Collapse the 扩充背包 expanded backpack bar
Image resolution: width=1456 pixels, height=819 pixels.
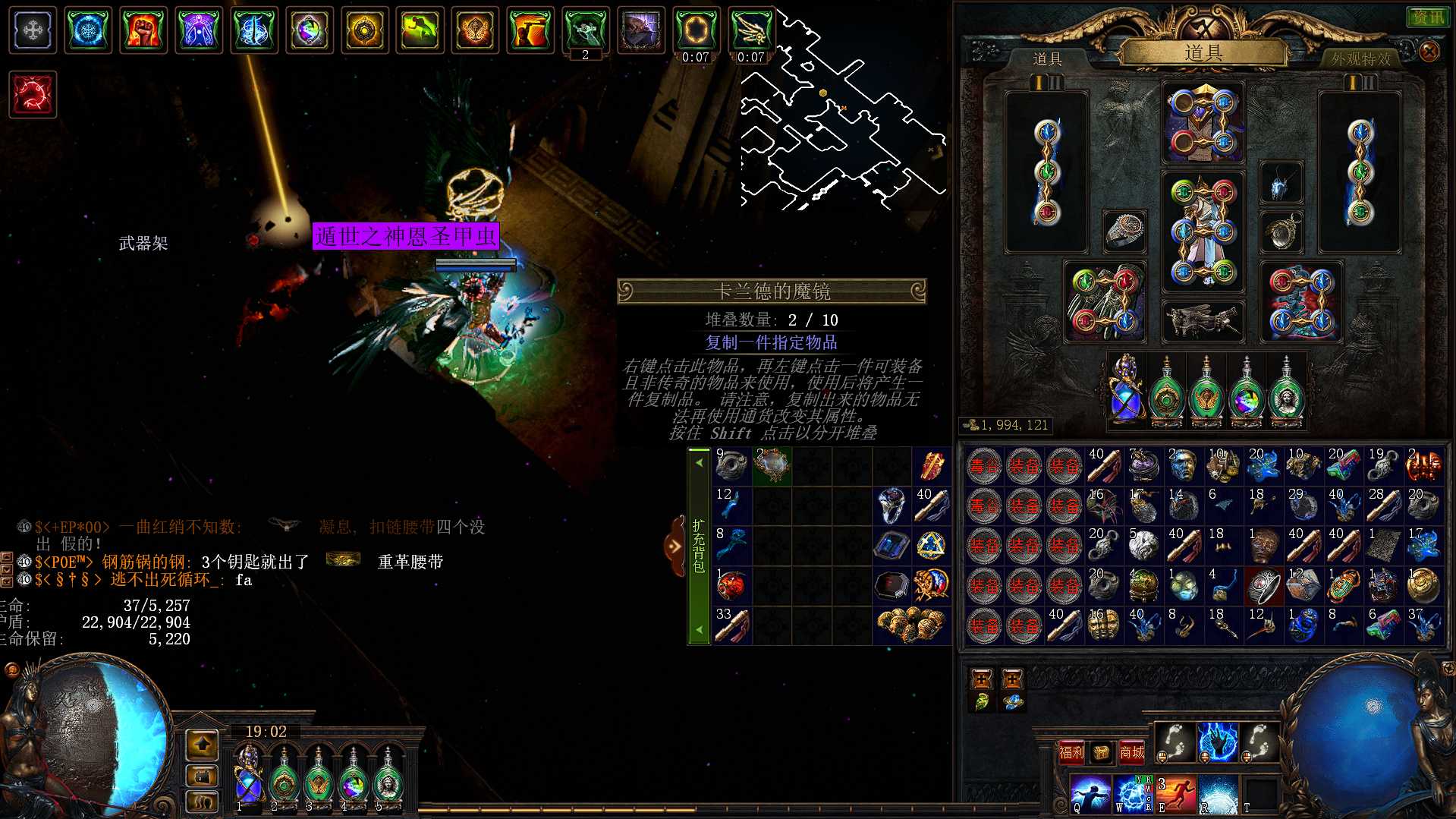tap(675, 546)
